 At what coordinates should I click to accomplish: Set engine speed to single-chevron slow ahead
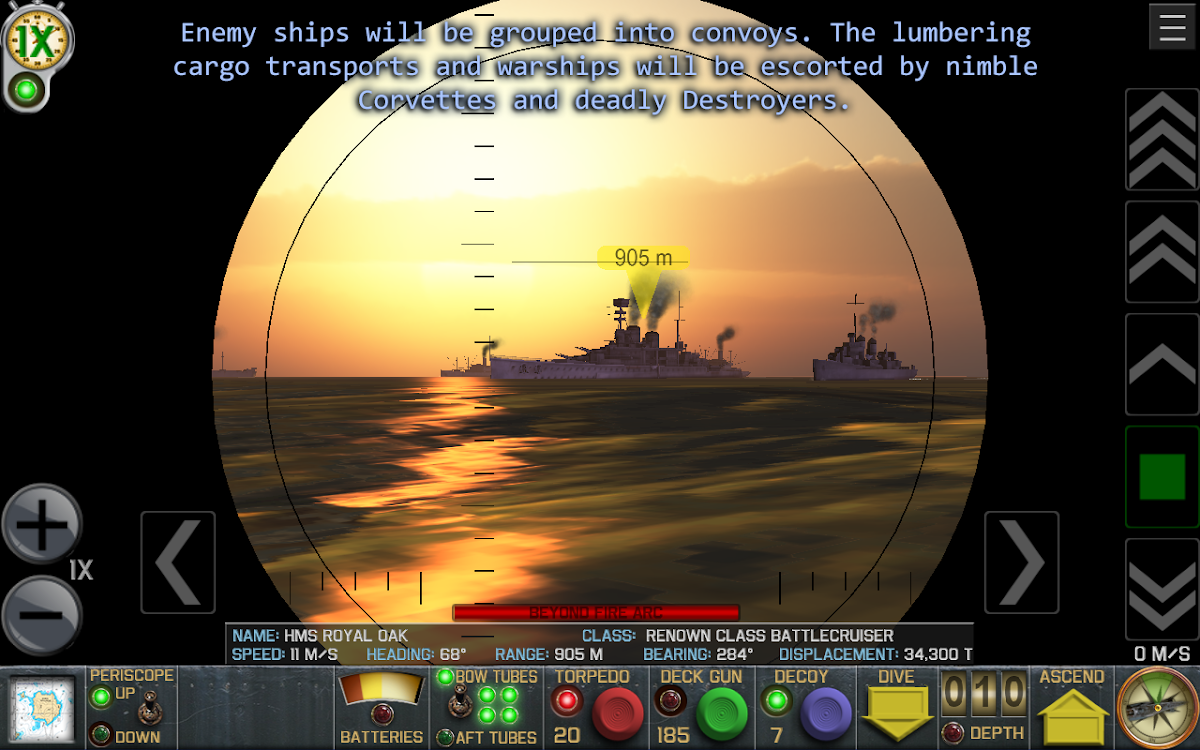pos(1162,364)
